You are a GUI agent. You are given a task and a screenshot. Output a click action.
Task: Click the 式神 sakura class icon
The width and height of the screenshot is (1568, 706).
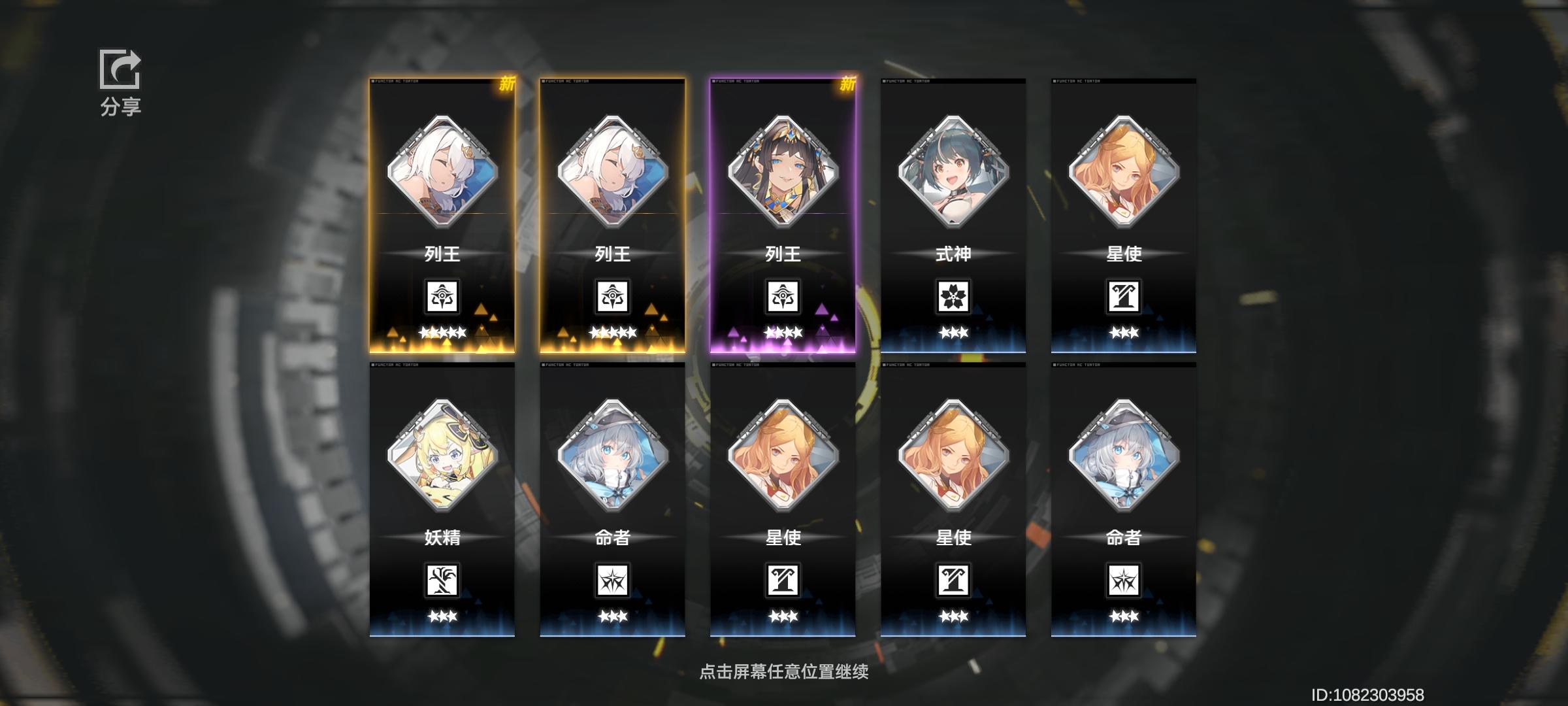[x=954, y=296]
